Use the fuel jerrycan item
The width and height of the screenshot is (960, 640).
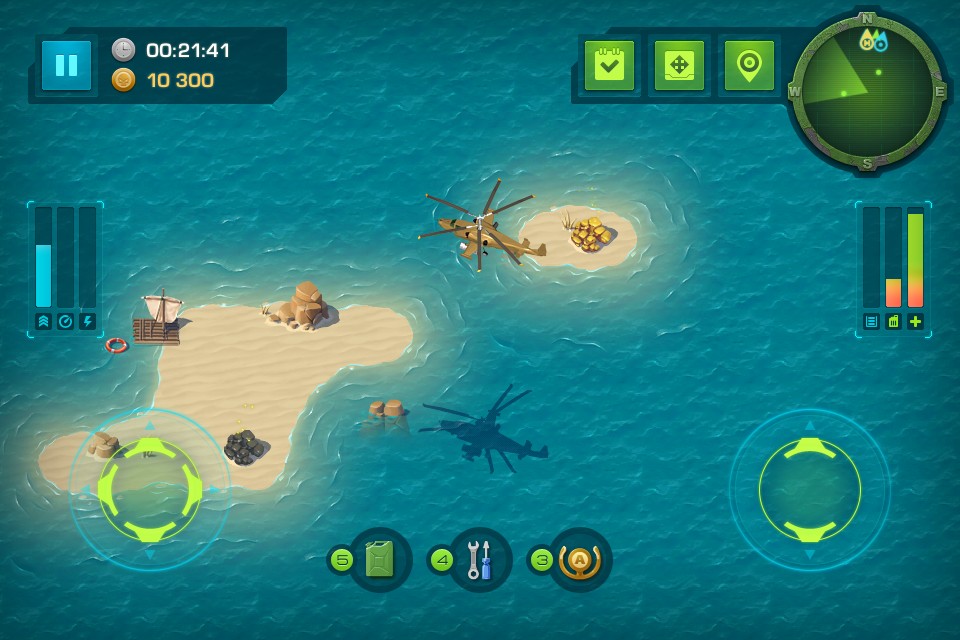coord(380,560)
